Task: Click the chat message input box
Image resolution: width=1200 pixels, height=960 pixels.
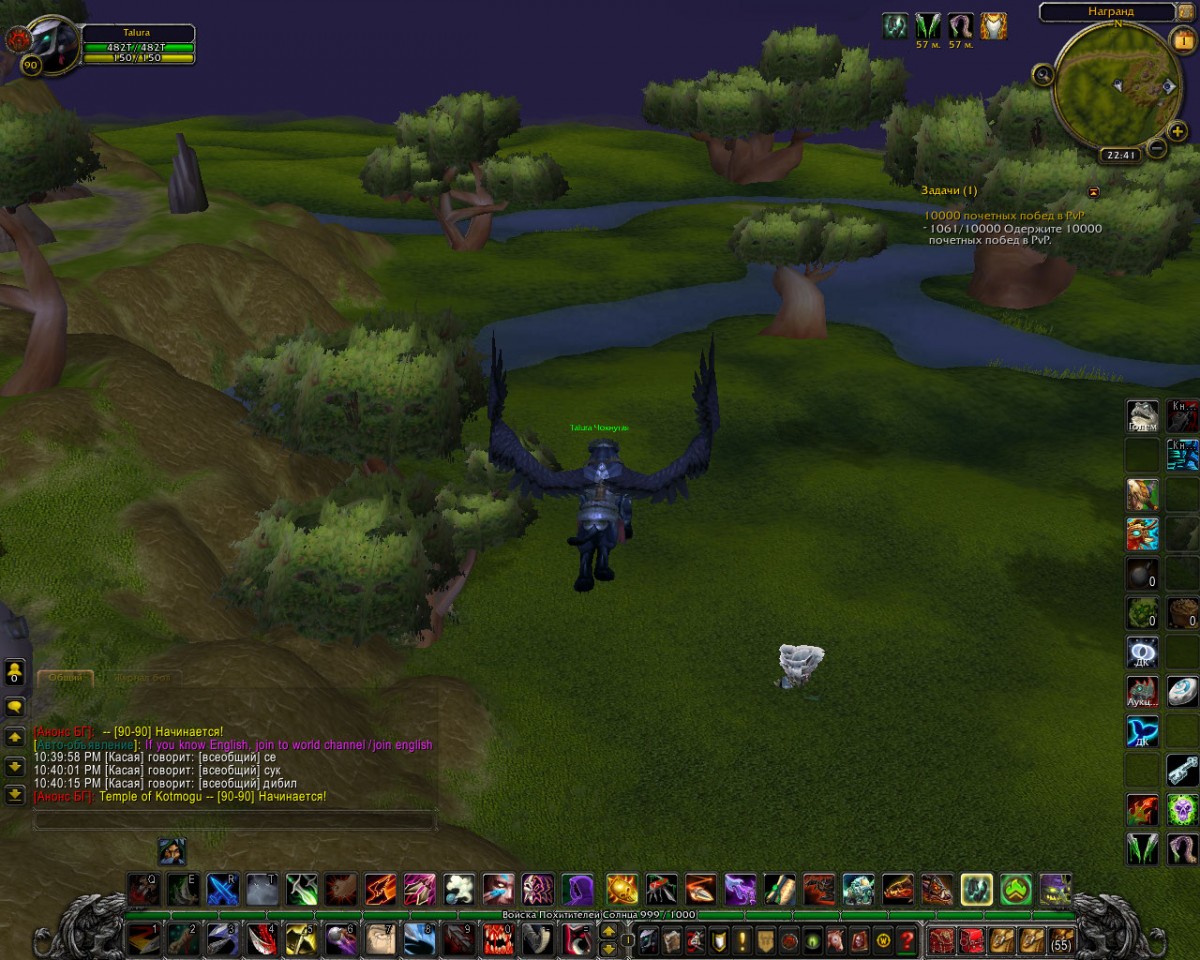Action: coord(234,821)
